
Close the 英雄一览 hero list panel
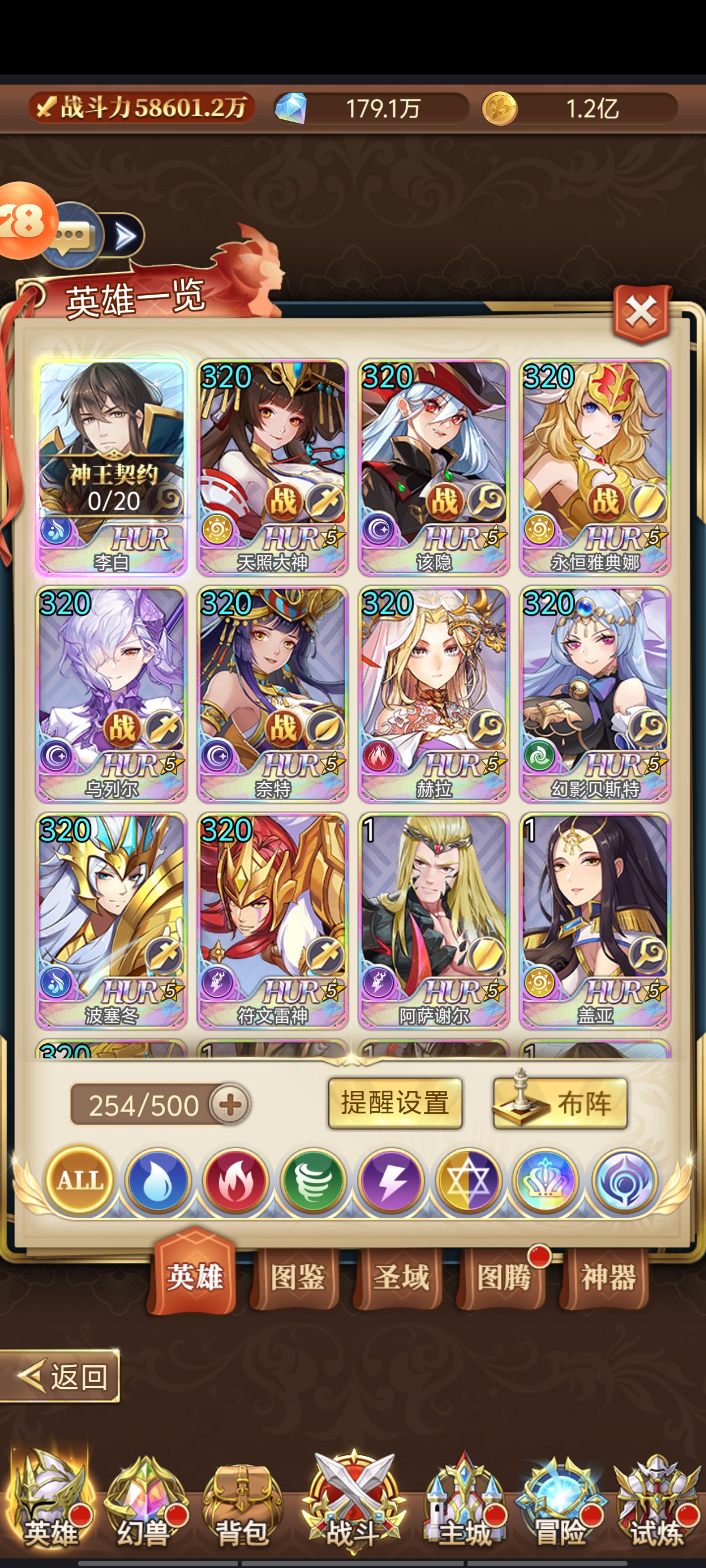(x=642, y=313)
